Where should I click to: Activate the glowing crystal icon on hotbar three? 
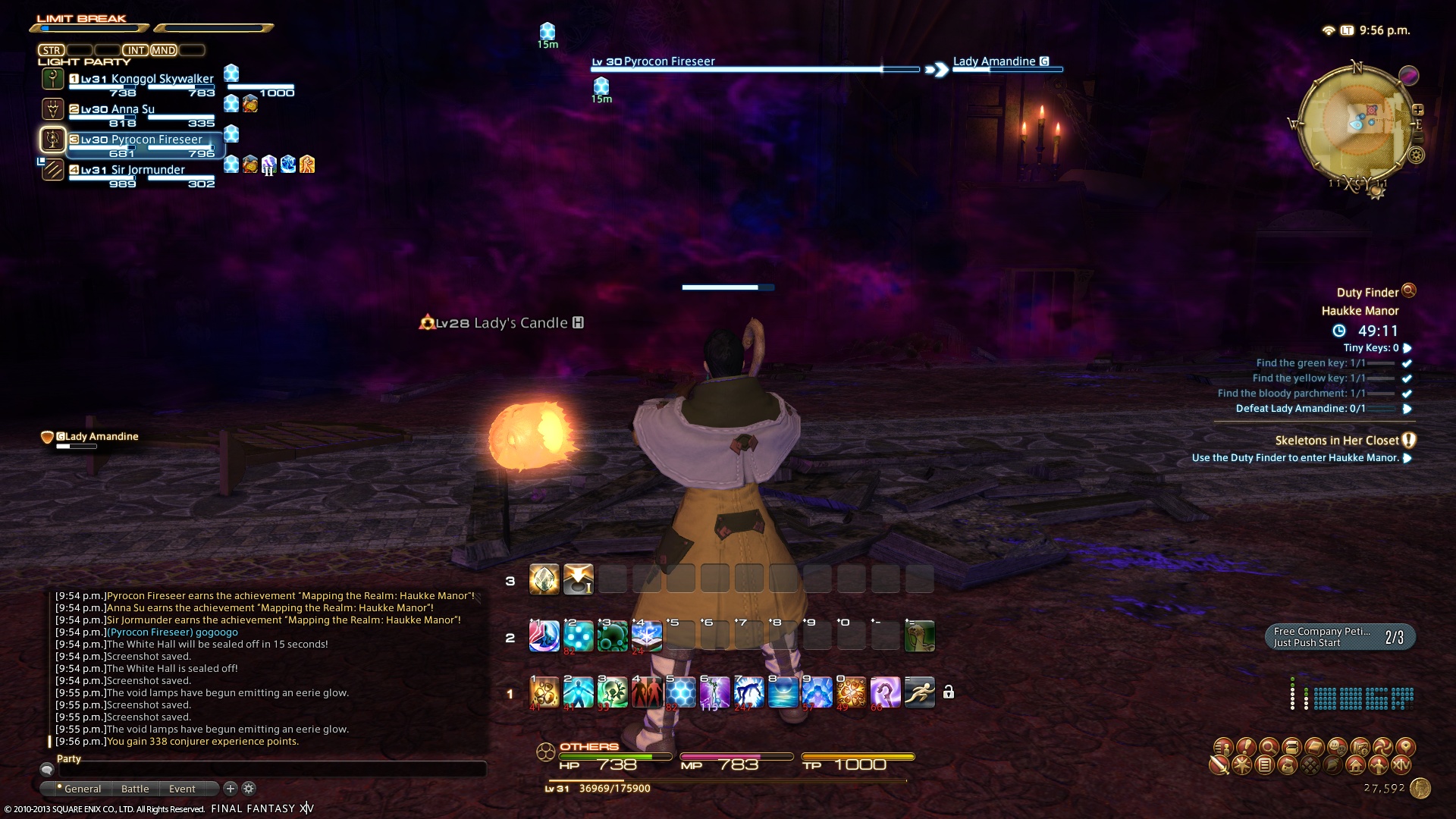[x=544, y=580]
